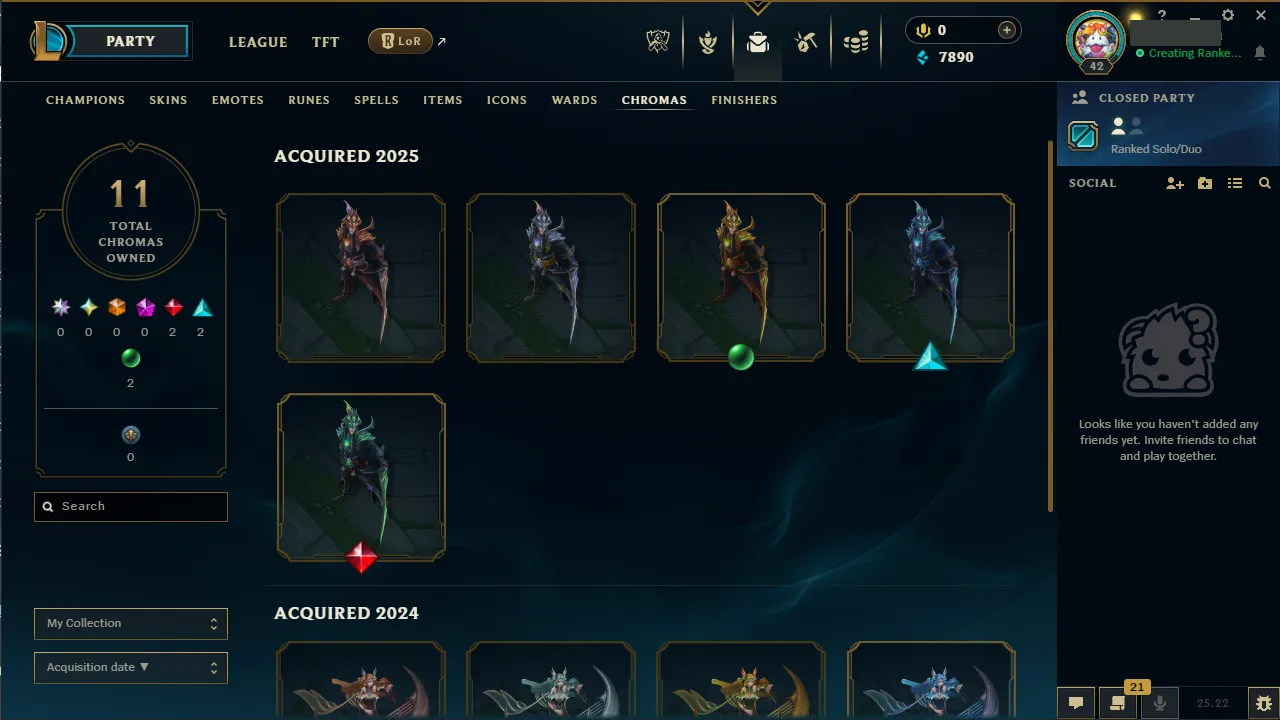Click the chroma search input field
The height and width of the screenshot is (720, 1280).
pyautogui.click(x=130, y=507)
